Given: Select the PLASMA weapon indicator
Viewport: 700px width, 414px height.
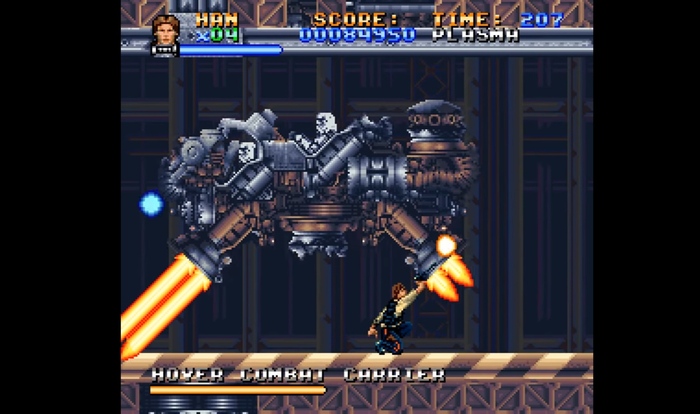Looking at the screenshot, I should [x=476, y=36].
